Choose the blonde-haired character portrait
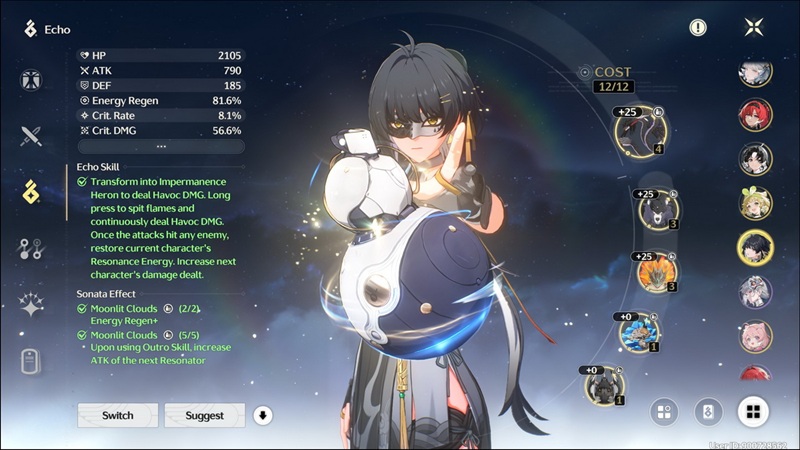Image resolution: width=800 pixels, height=450 pixels. [x=755, y=203]
